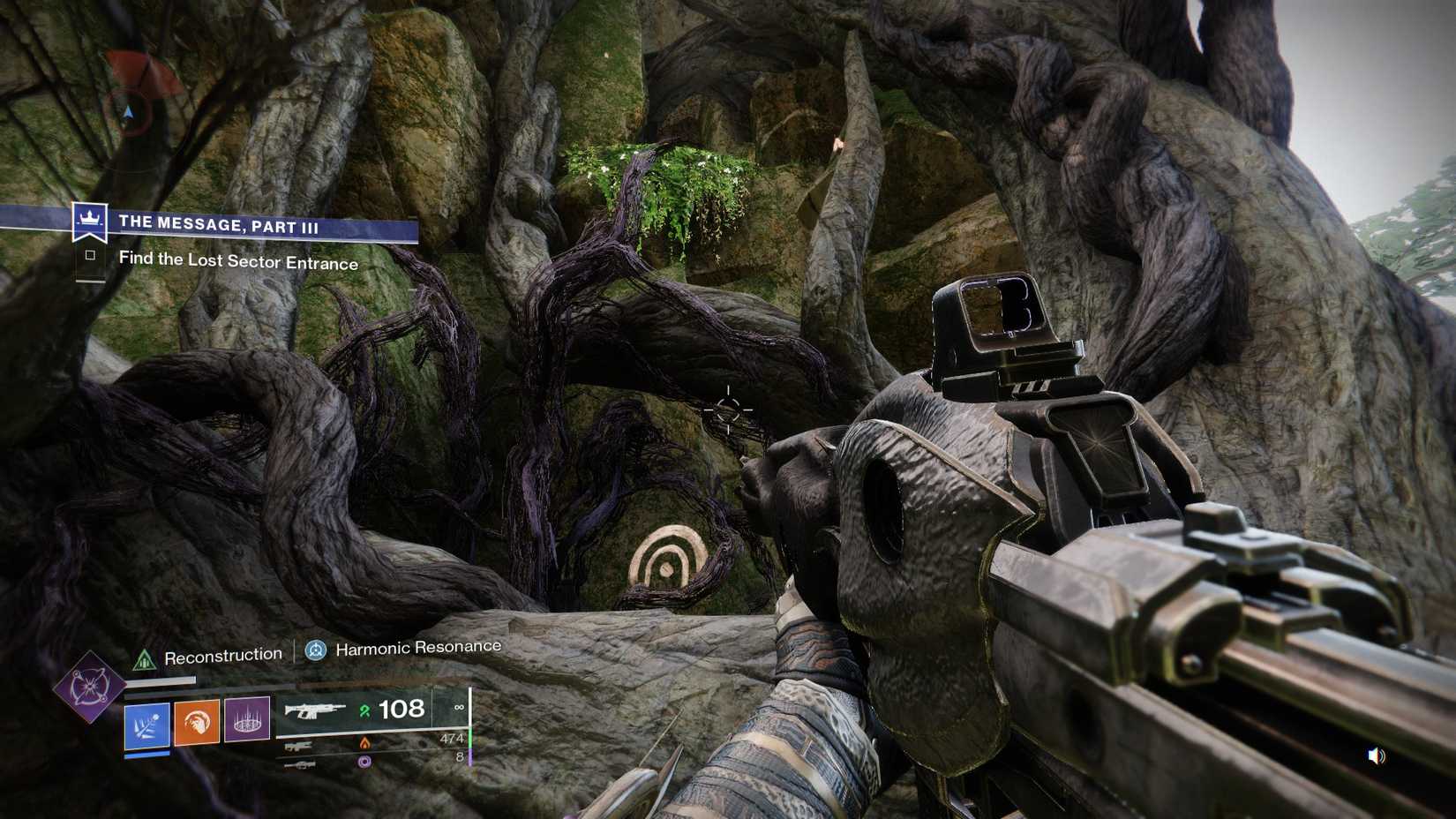
Task: Select the purple diamond super ability icon
Action: coord(89,687)
